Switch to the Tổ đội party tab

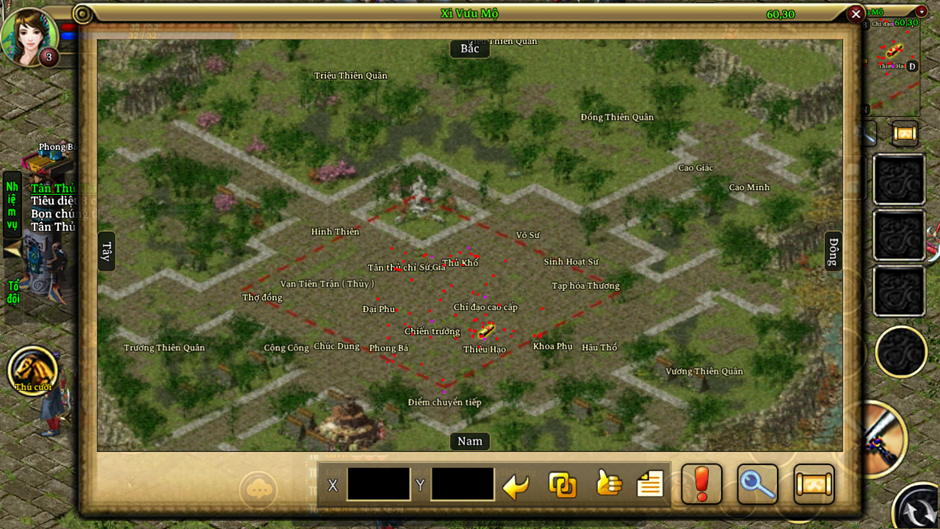tap(13, 293)
